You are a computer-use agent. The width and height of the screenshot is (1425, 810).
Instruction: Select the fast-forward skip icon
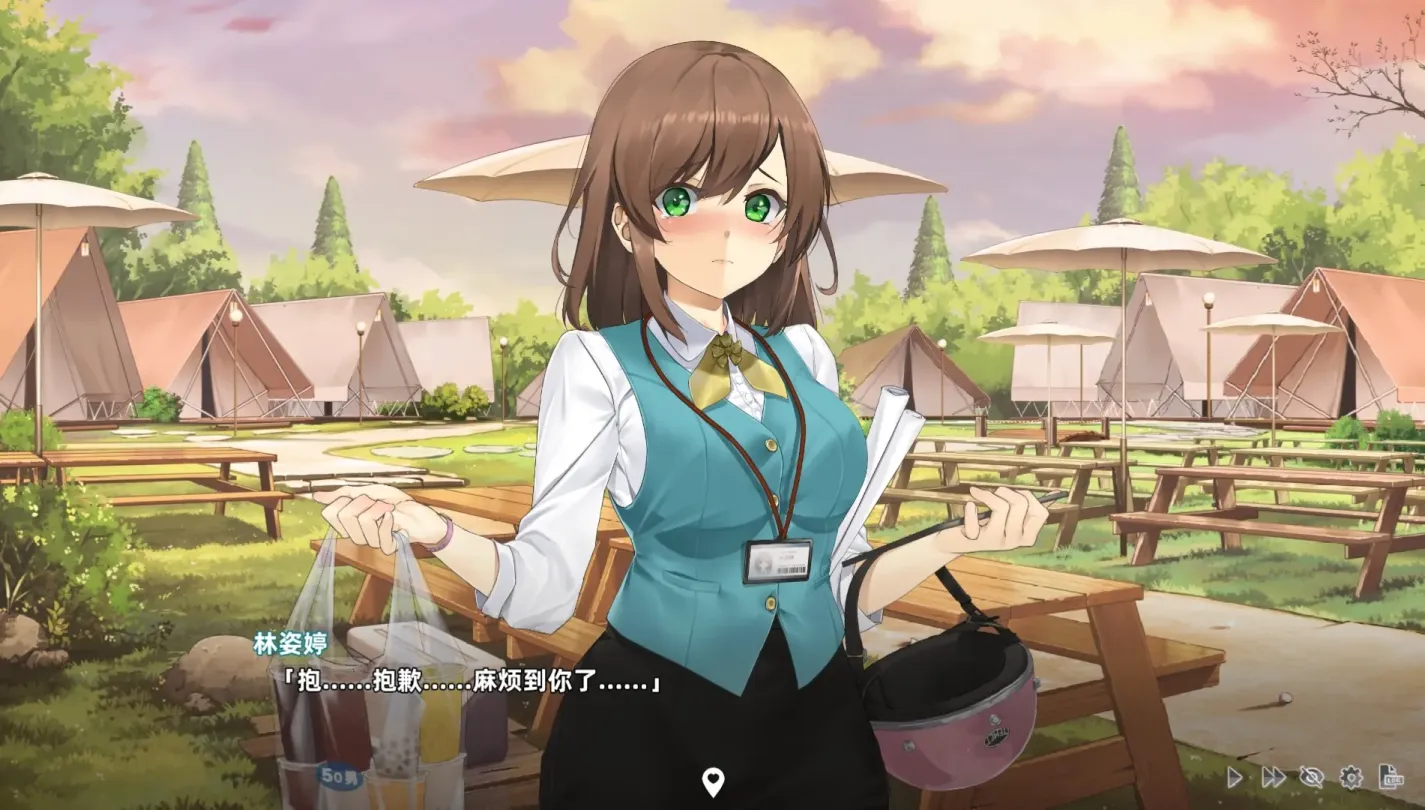pyautogui.click(x=1272, y=777)
